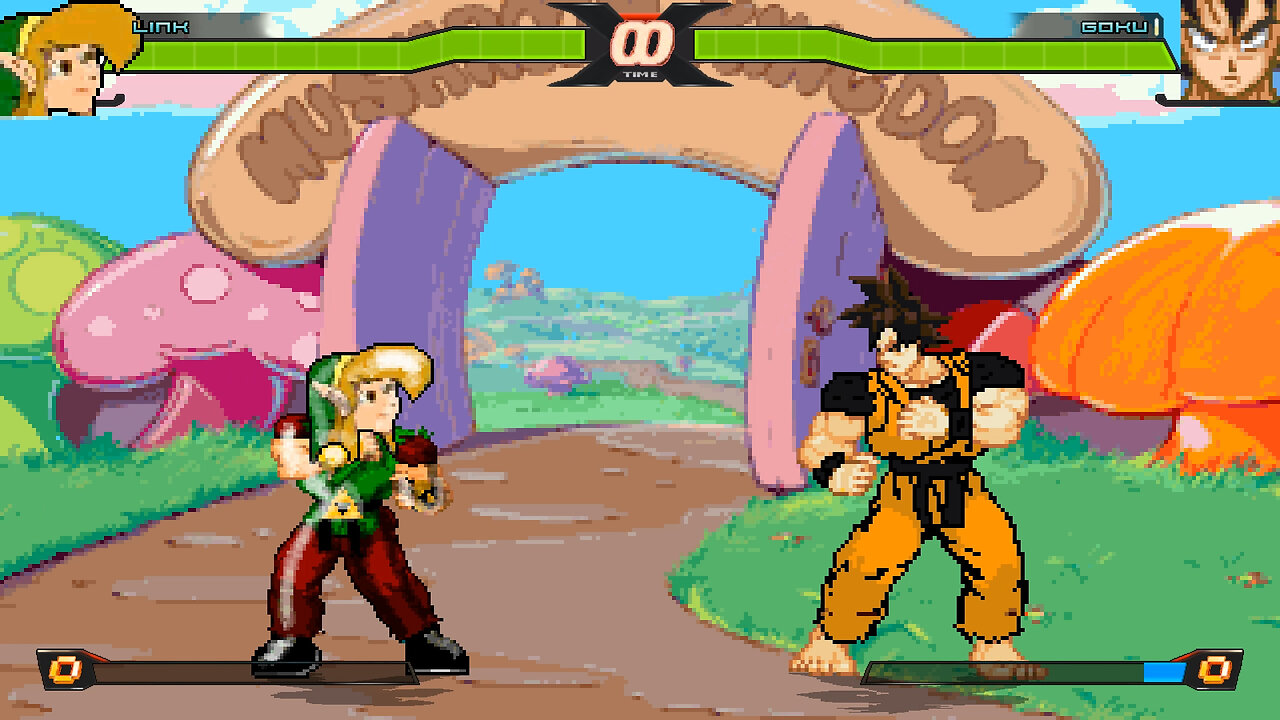Click the infinity symbol in the round timer
Image resolution: width=1280 pixels, height=720 pixels.
point(640,42)
